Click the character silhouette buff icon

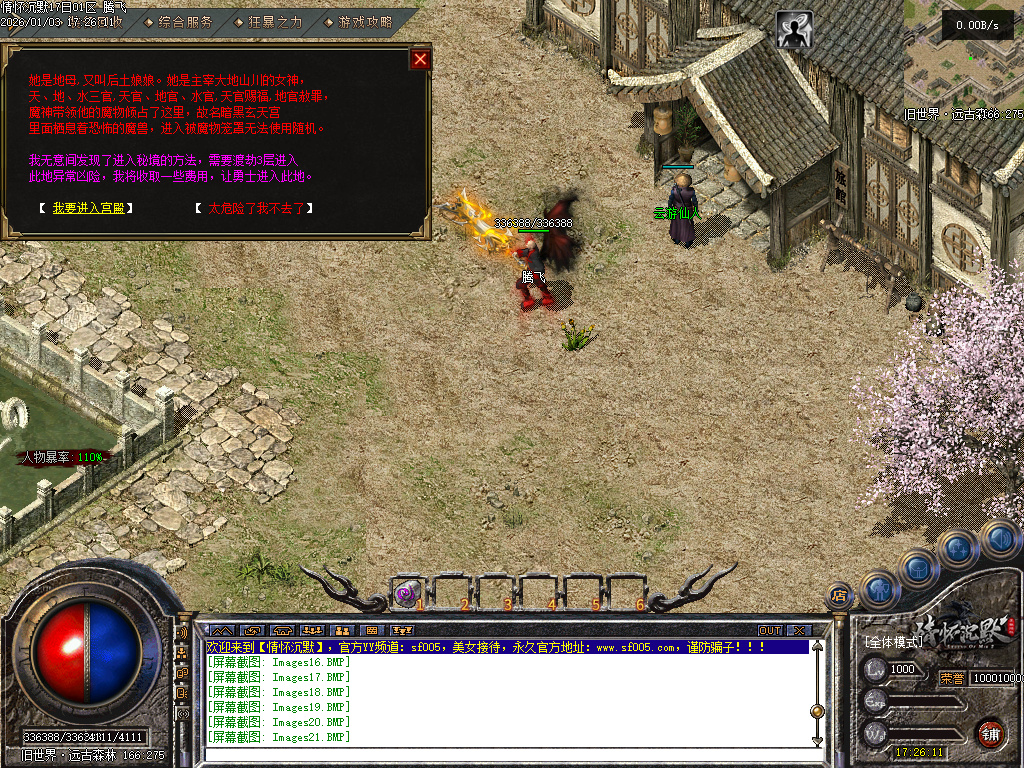click(x=795, y=31)
